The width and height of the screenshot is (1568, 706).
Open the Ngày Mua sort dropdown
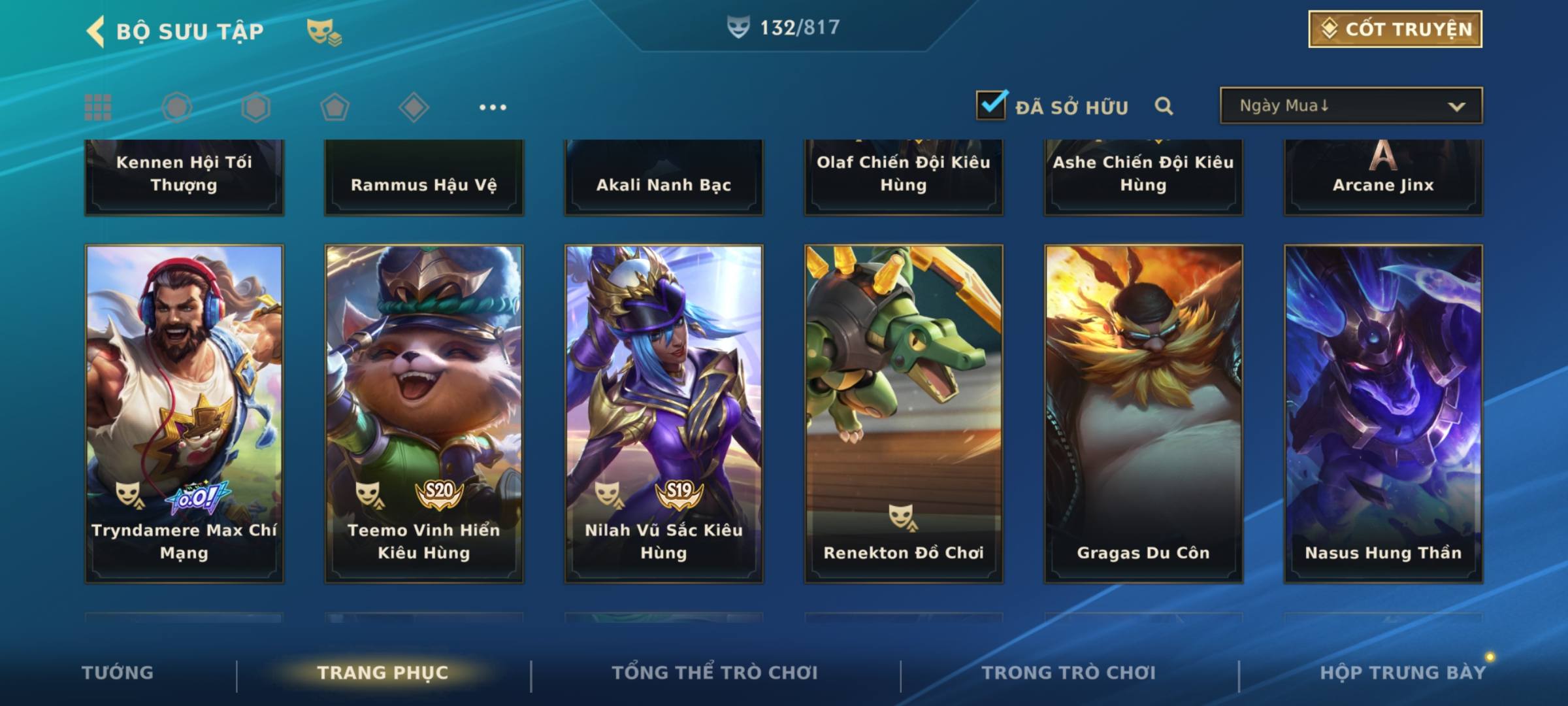pyautogui.click(x=1350, y=106)
